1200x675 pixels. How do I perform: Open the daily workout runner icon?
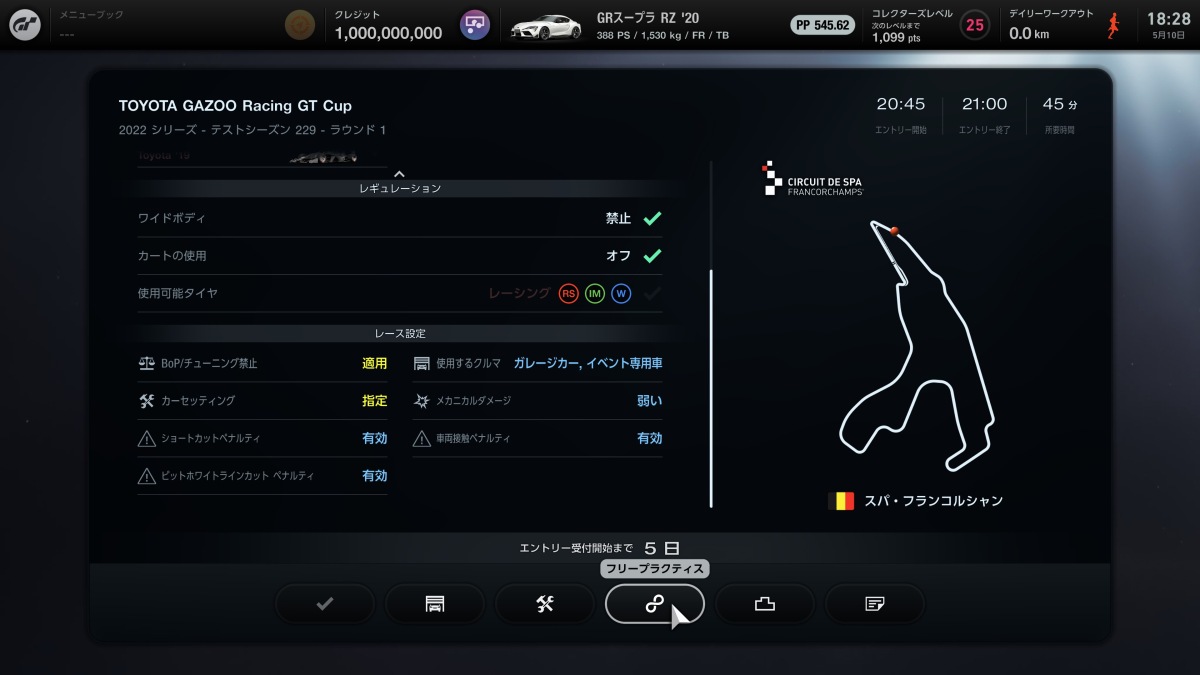click(1113, 25)
